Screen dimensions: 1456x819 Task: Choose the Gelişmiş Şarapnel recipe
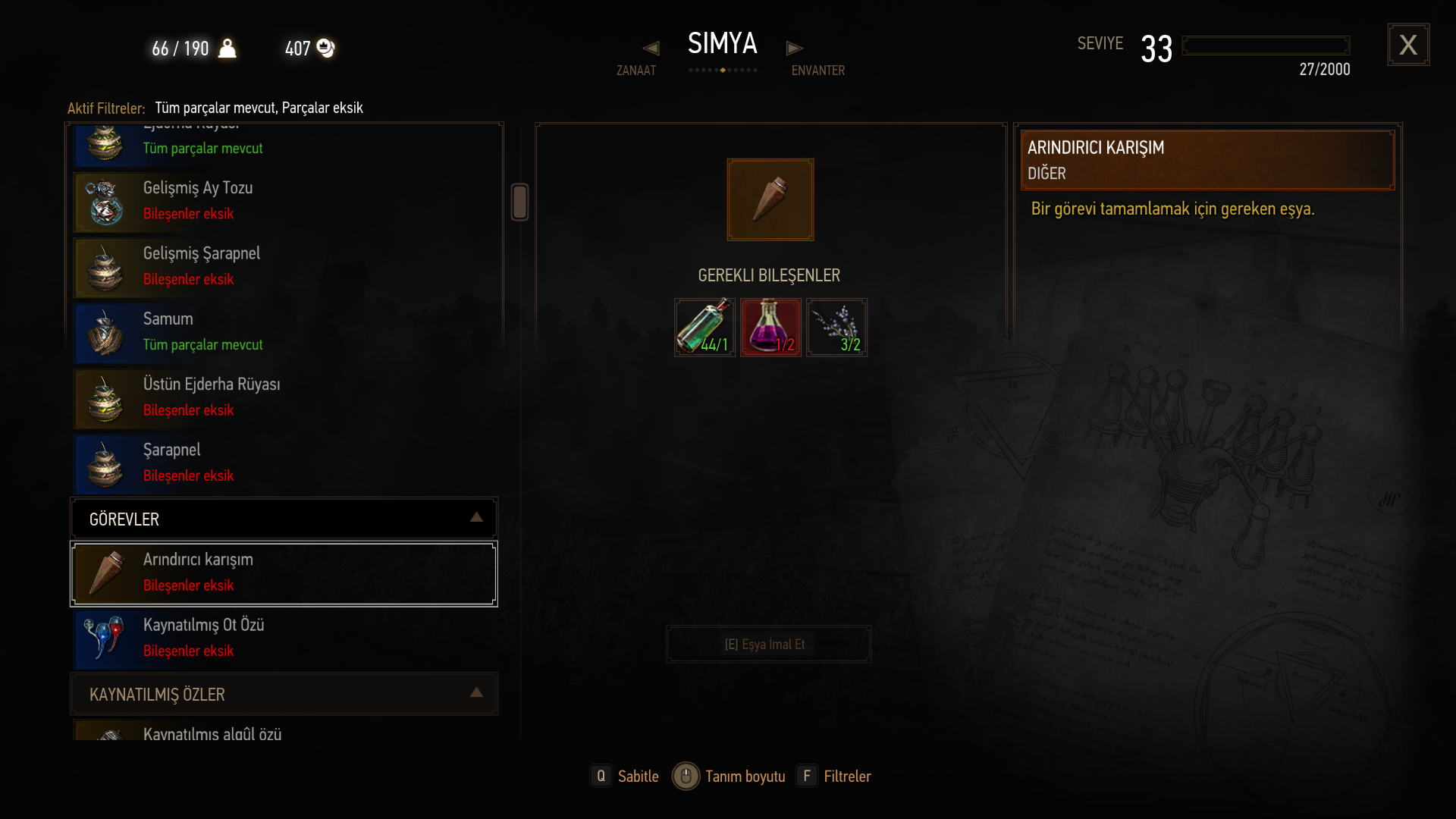284,267
